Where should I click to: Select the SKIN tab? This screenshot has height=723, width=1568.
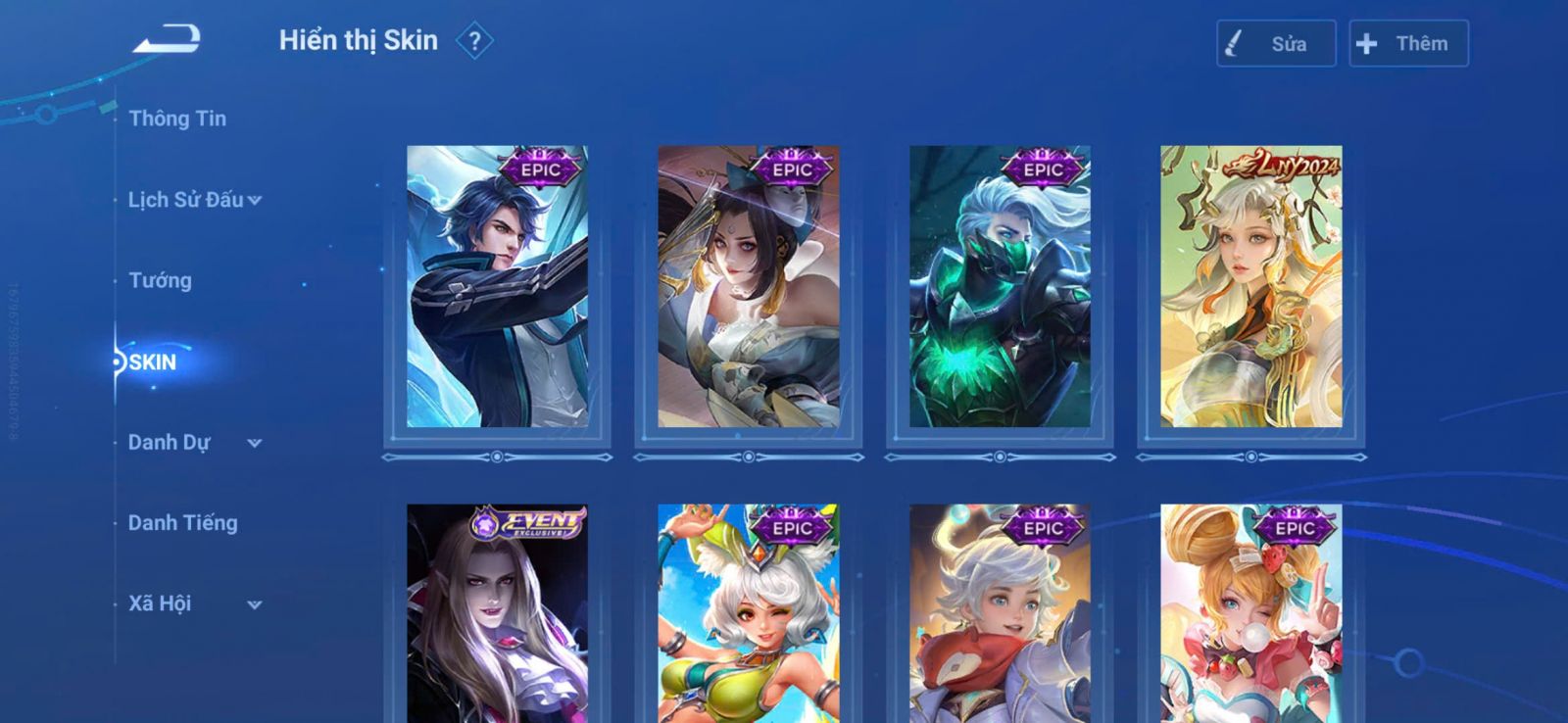point(153,362)
